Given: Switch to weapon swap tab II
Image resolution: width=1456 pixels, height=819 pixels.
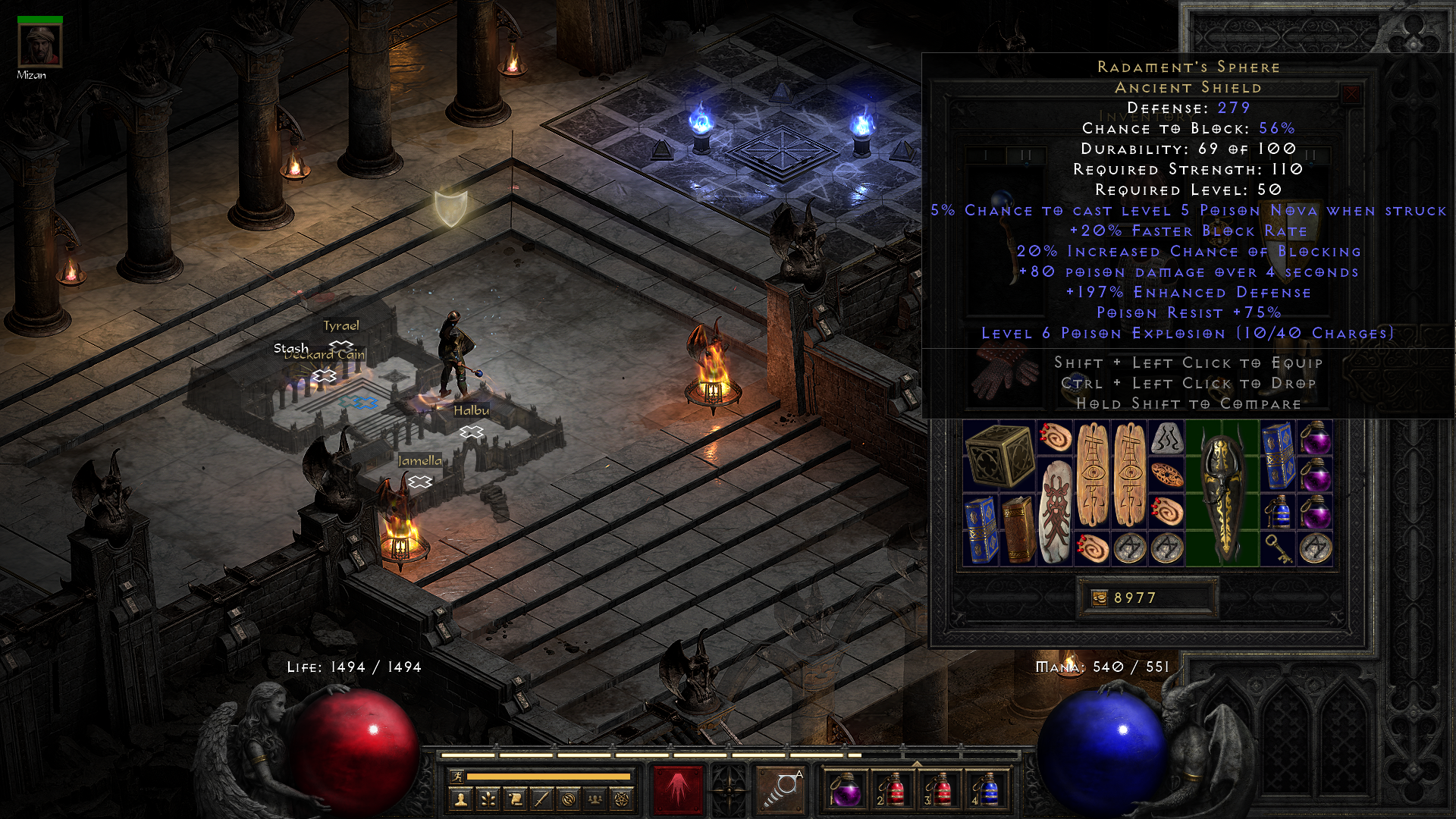Looking at the screenshot, I should click(x=1028, y=153).
